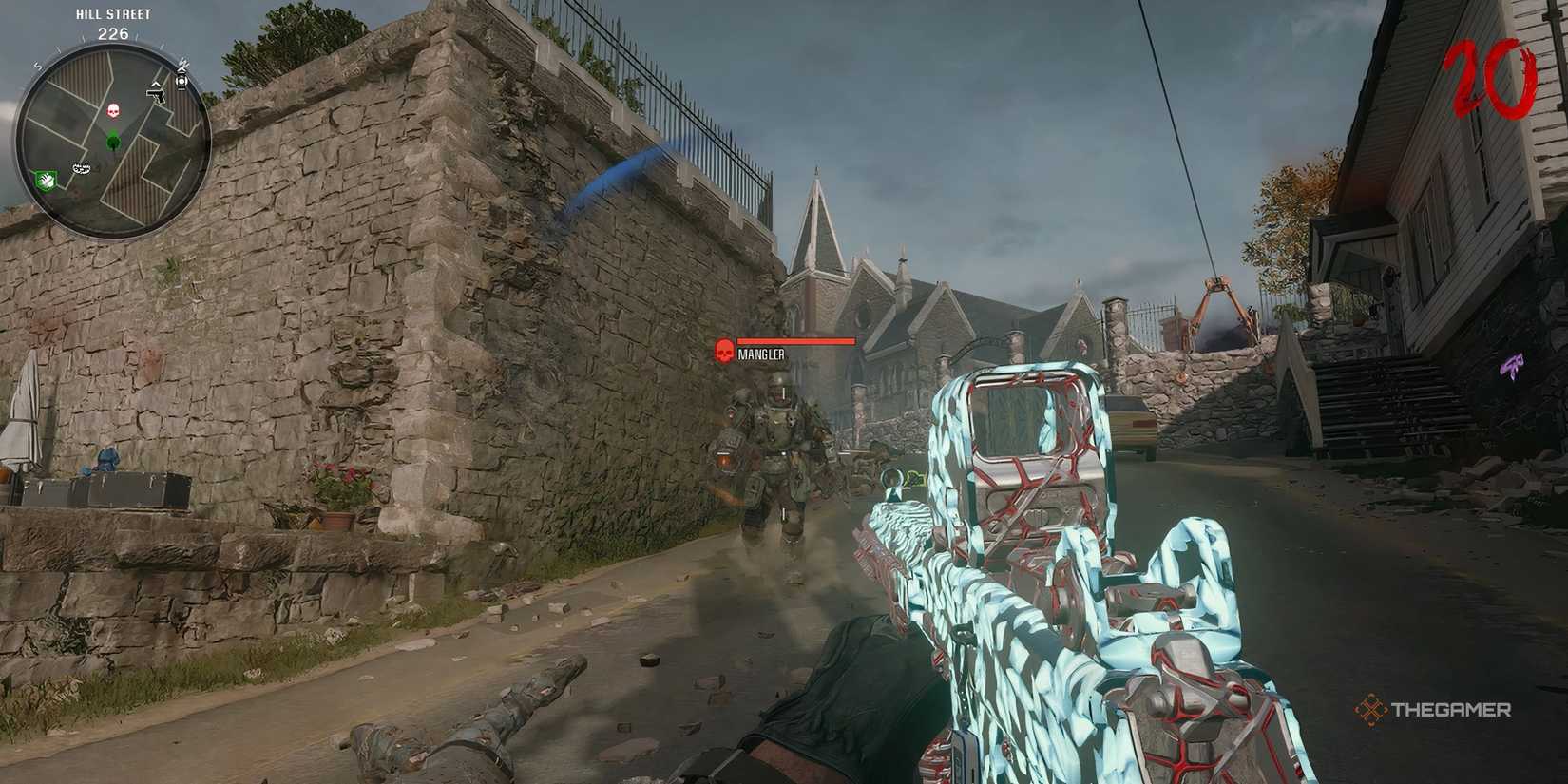Image resolution: width=1568 pixels, height=784 pixels.
Task: Click the green shield perk icon below the minimap
Action: coord(45,179)
